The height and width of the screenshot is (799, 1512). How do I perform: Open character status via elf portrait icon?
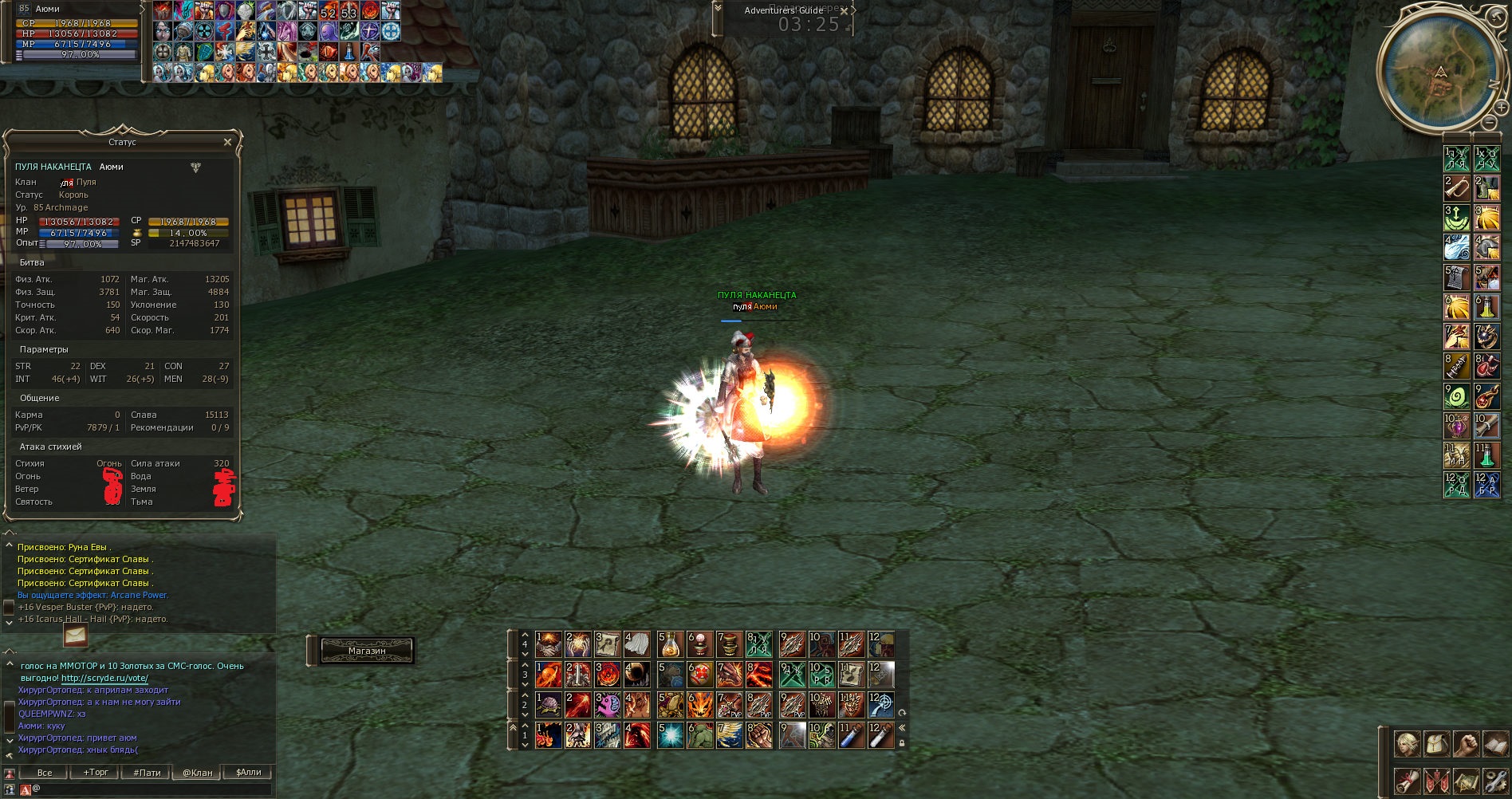click(1408, 745)
